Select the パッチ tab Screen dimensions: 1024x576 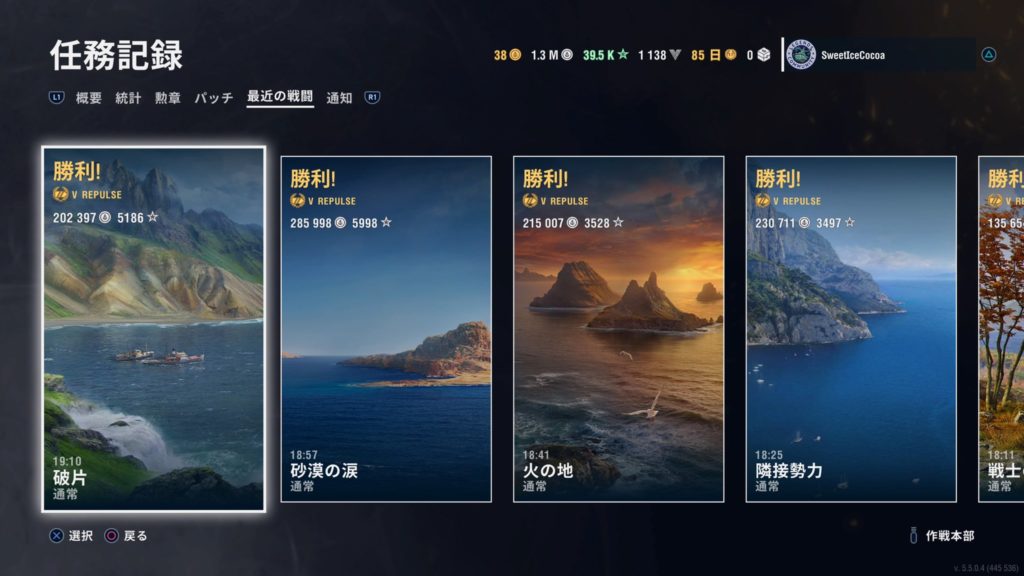tap(213, 98)
